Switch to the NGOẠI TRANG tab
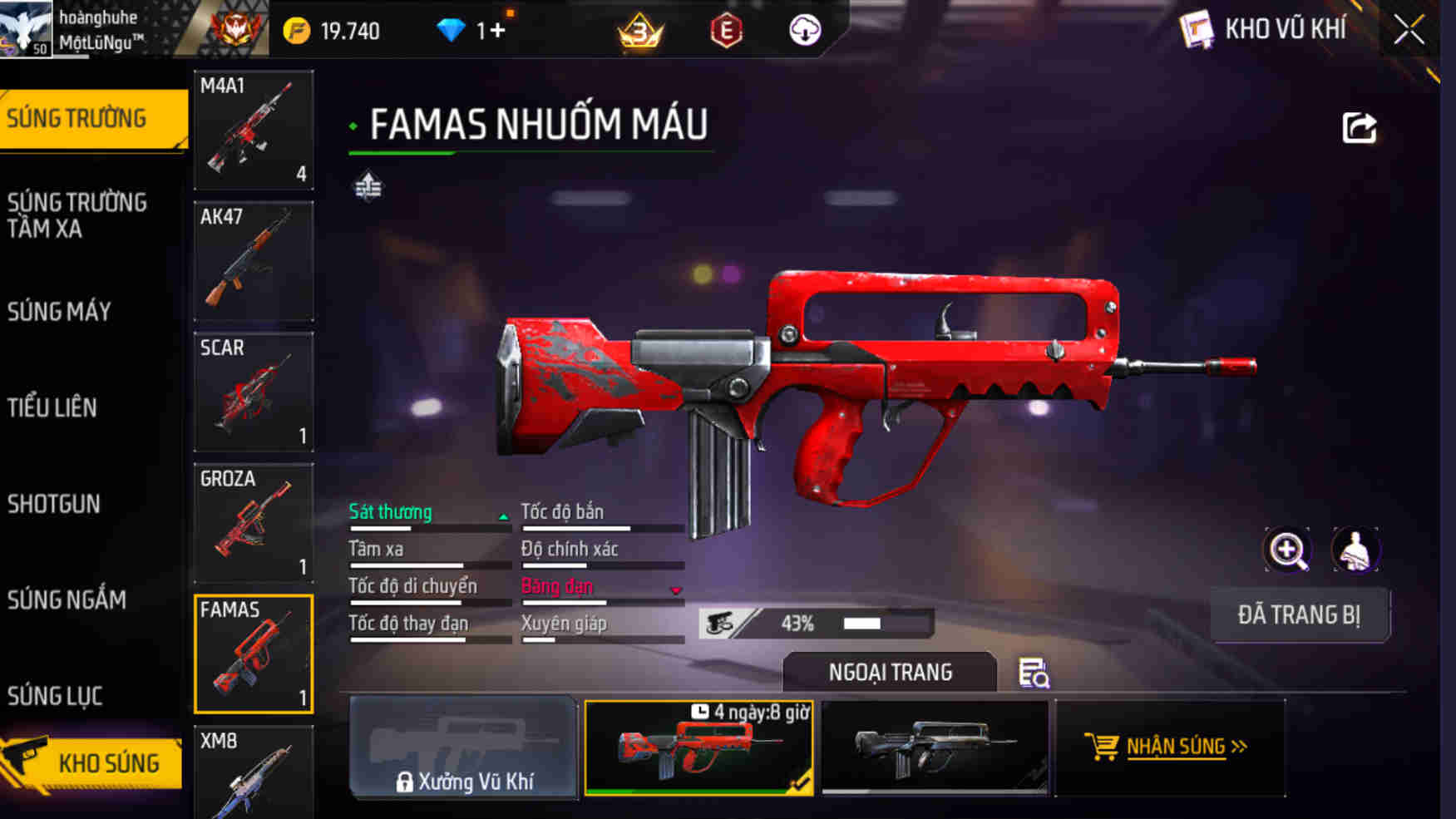Screen dimensions: 1456x819 point(891,672)
